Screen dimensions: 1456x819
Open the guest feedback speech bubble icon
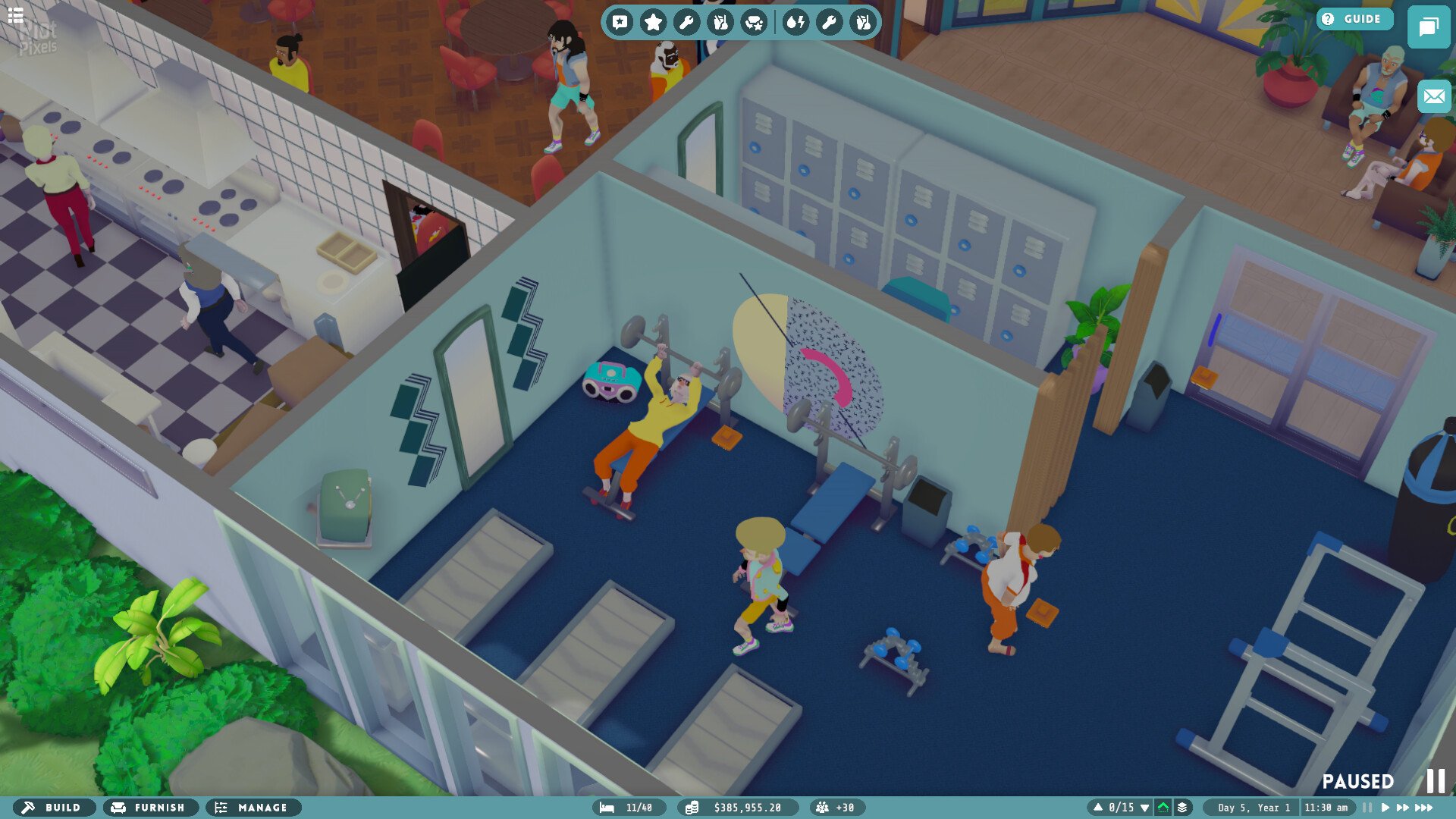[620, 22]
